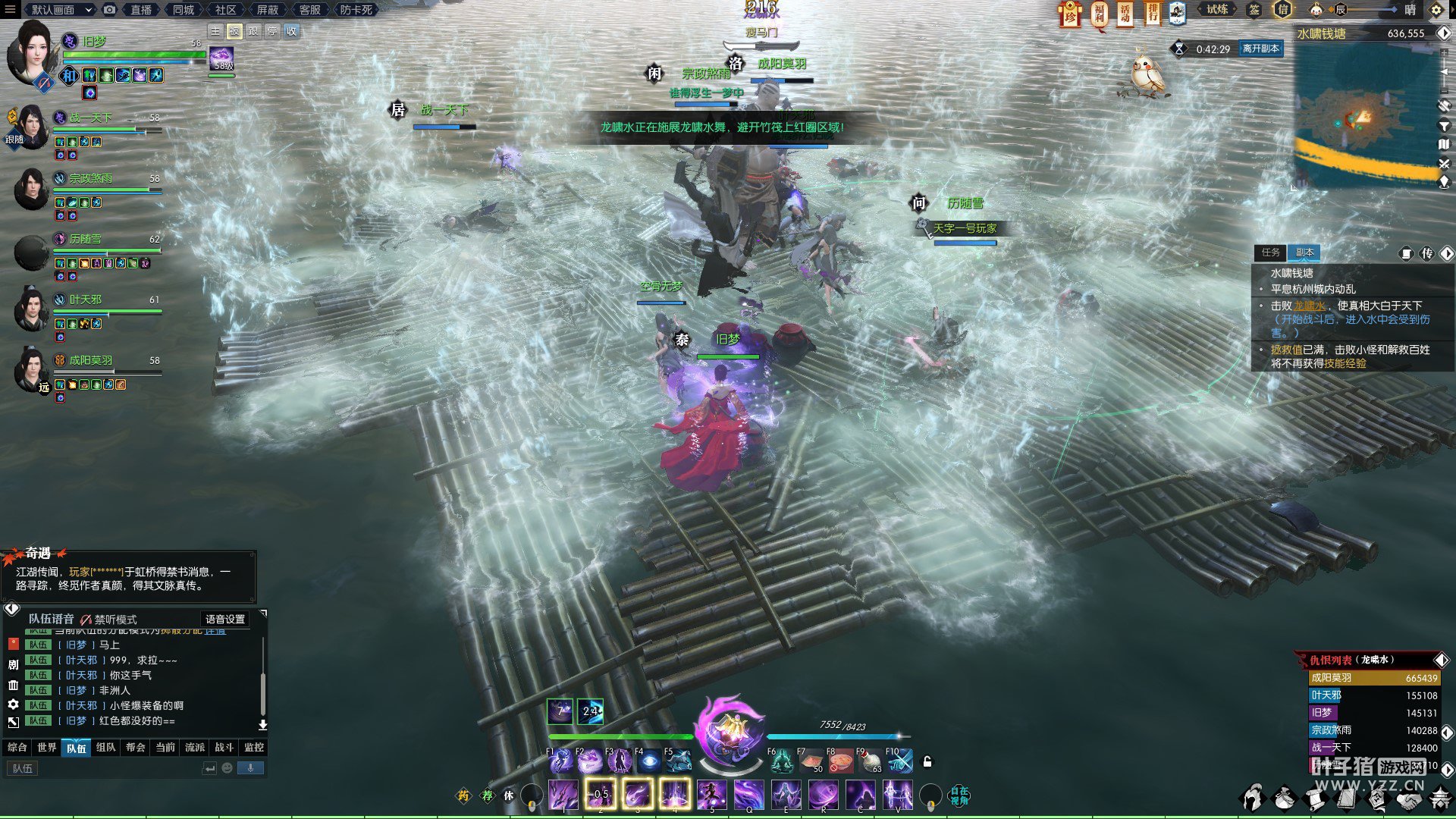
Task: Select party member 战一天下
Action: click(91, 118)
